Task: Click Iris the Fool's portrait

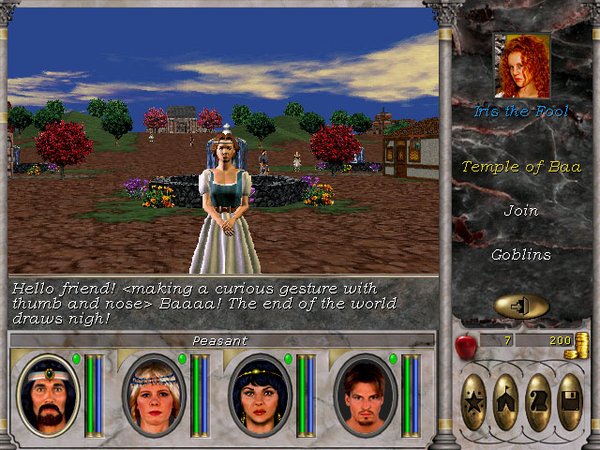Action: coord(520,67)
